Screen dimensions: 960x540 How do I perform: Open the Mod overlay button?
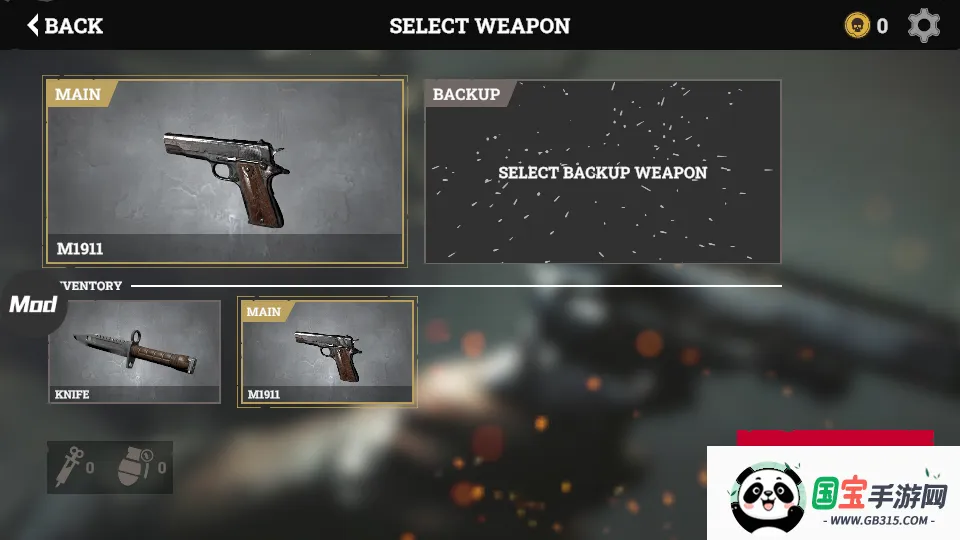tap(32, 305)
